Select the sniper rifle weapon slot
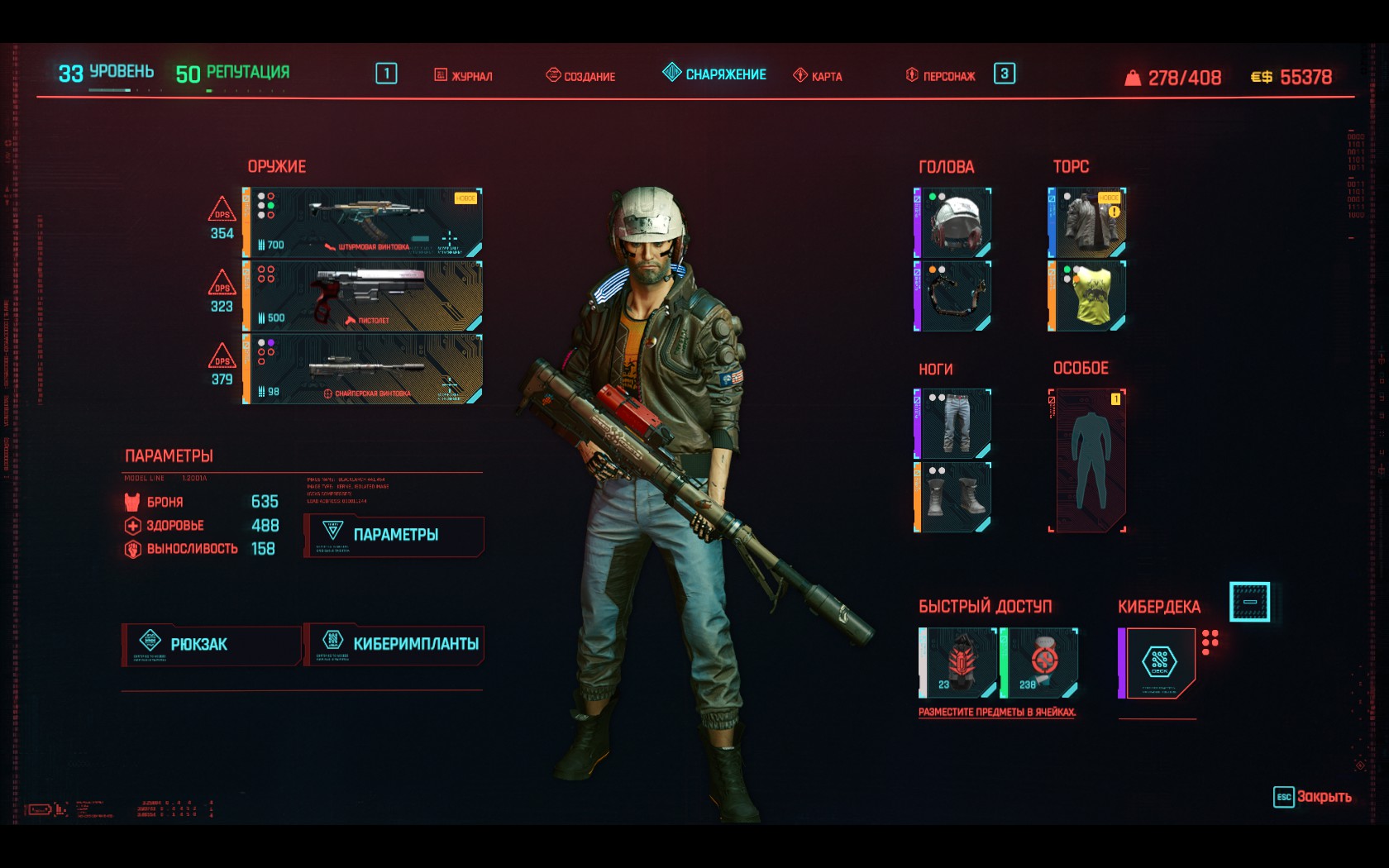This screenshot has width=1389, height=868. pos(362,369)
